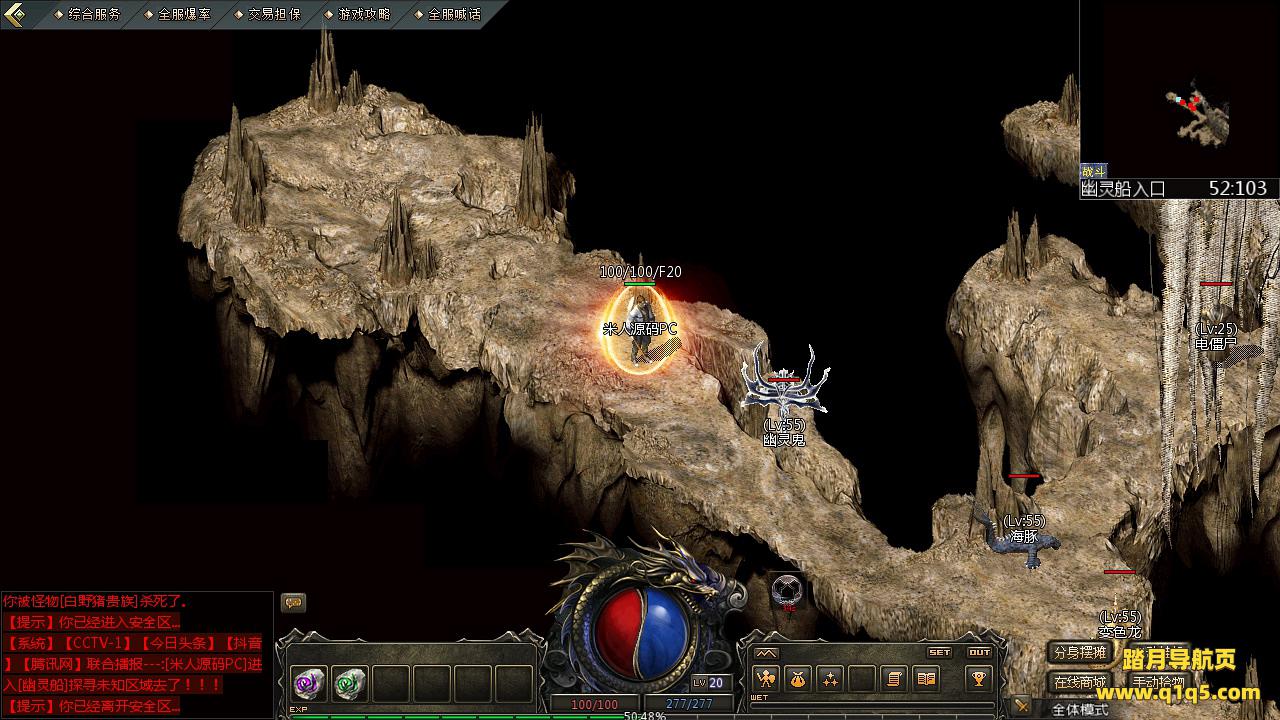Open the trophy ranking icon
This screenshot has height=720, width=1280.
[x=978, y=679]
